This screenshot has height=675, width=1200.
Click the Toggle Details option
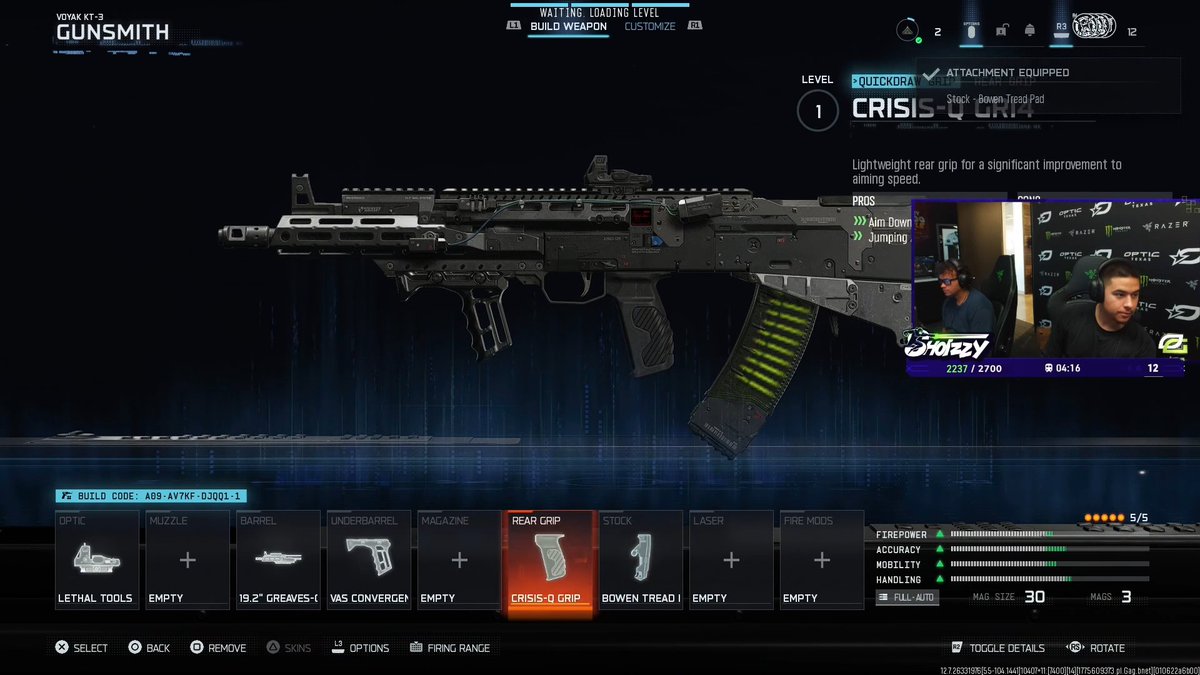click(999, 648)
